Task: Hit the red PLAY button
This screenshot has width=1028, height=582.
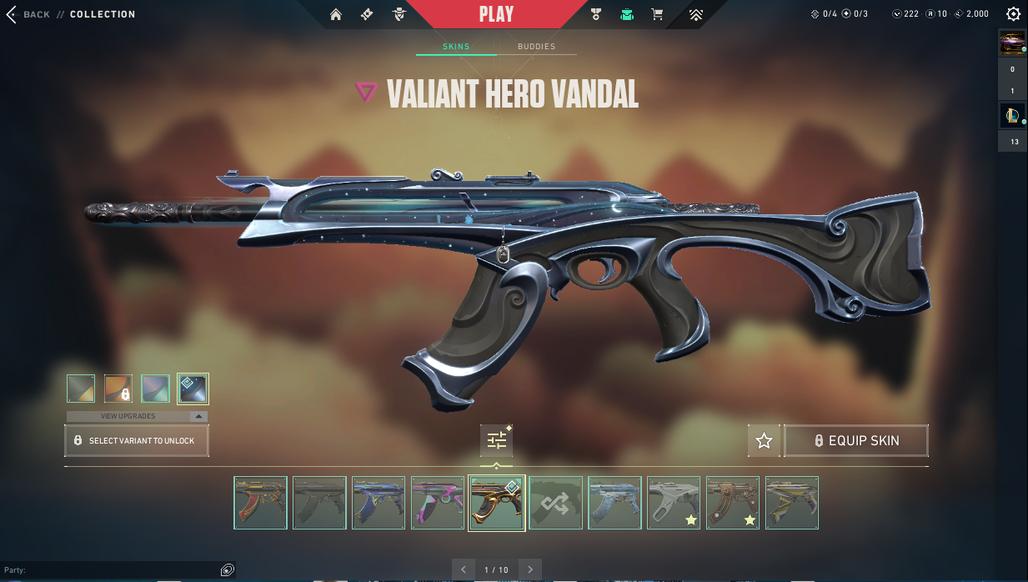Action: point(496,14)
